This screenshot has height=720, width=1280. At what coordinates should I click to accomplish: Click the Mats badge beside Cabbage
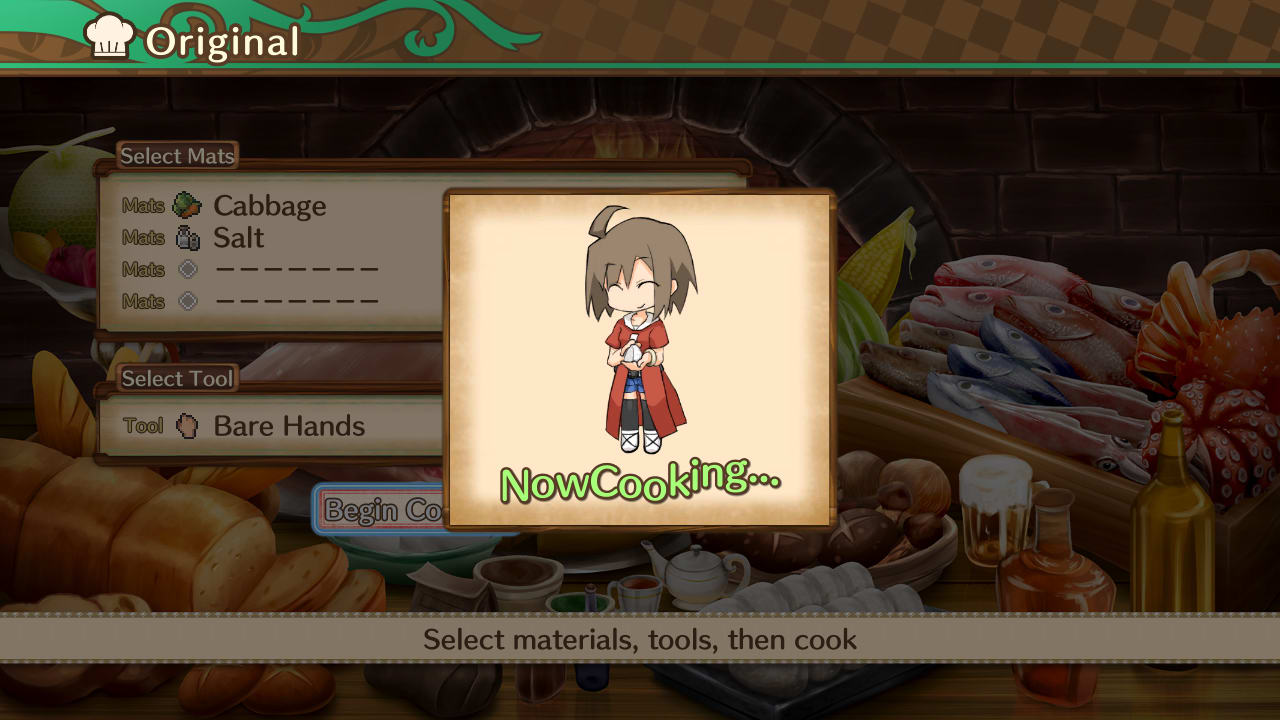pyautogui.click(x=143, y=205)
